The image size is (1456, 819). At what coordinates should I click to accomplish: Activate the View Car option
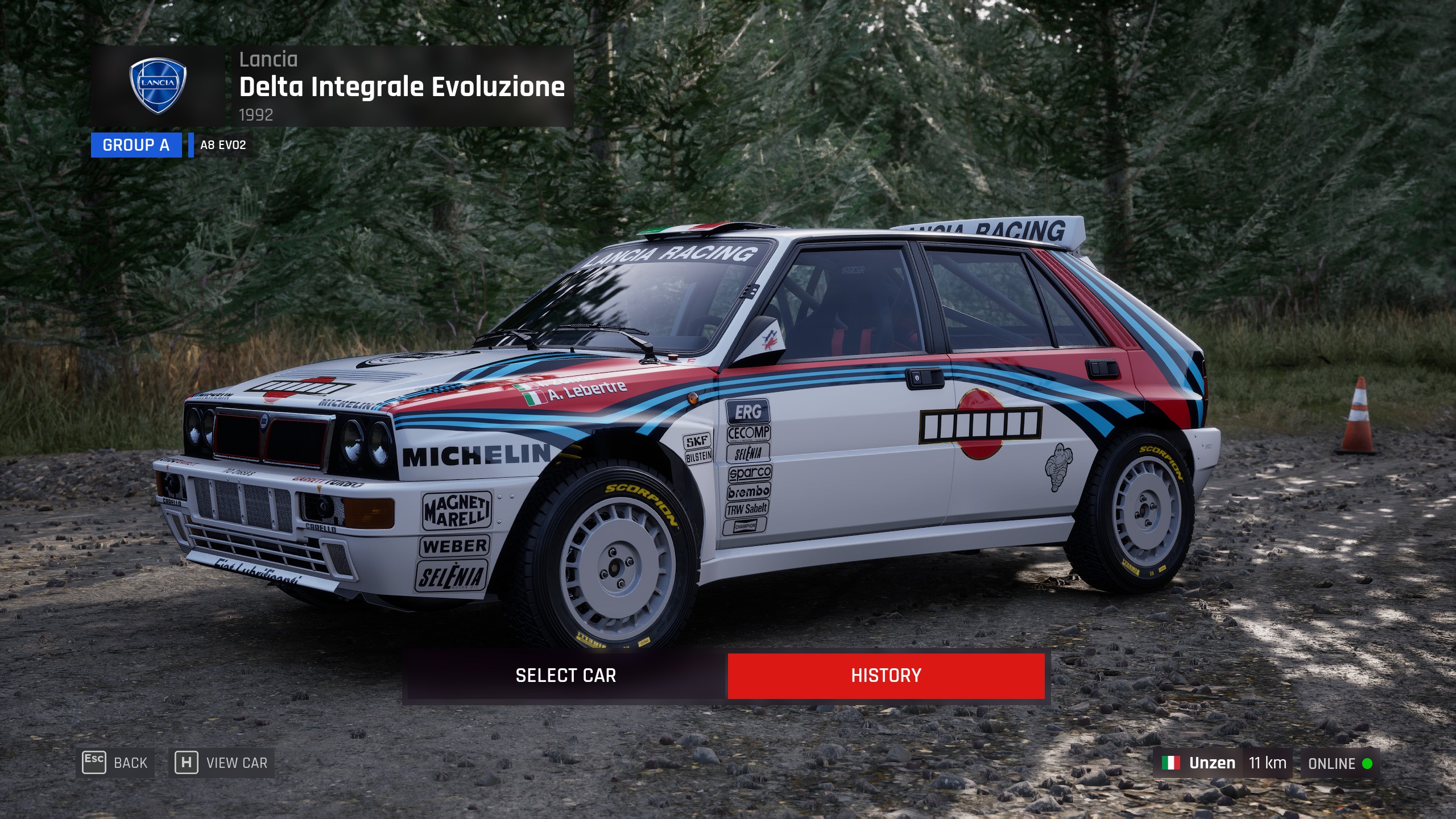[222, 763]
